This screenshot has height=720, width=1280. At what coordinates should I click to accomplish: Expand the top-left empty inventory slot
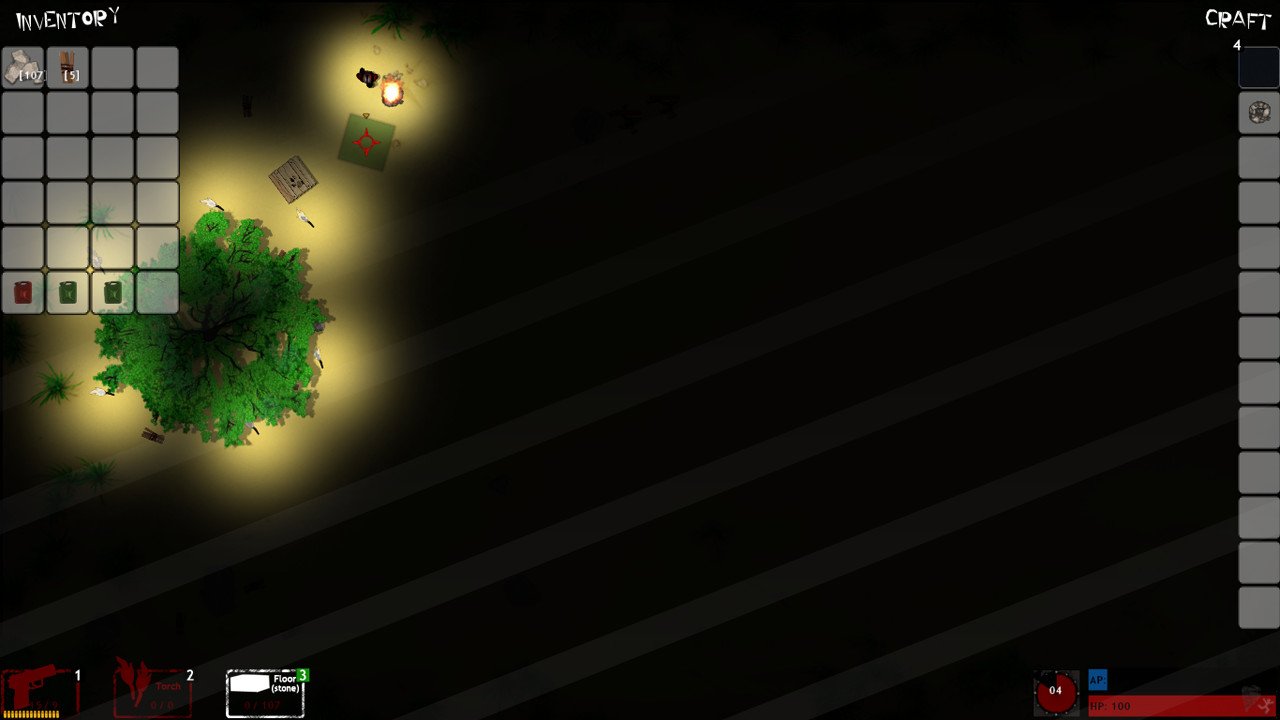[x=112, y=67]
